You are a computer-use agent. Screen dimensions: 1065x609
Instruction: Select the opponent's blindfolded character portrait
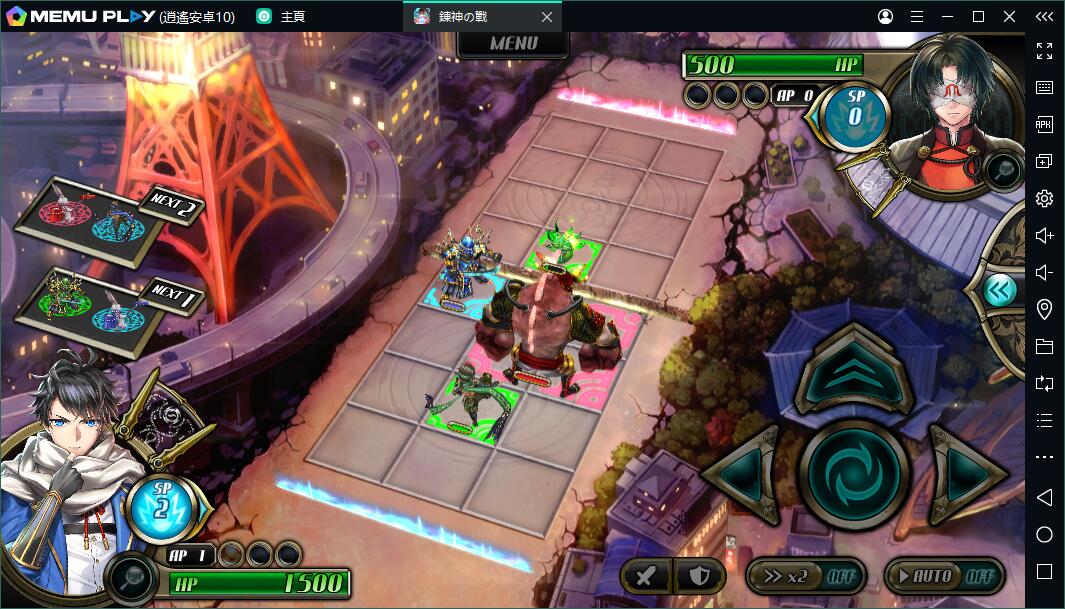[945, 100]
